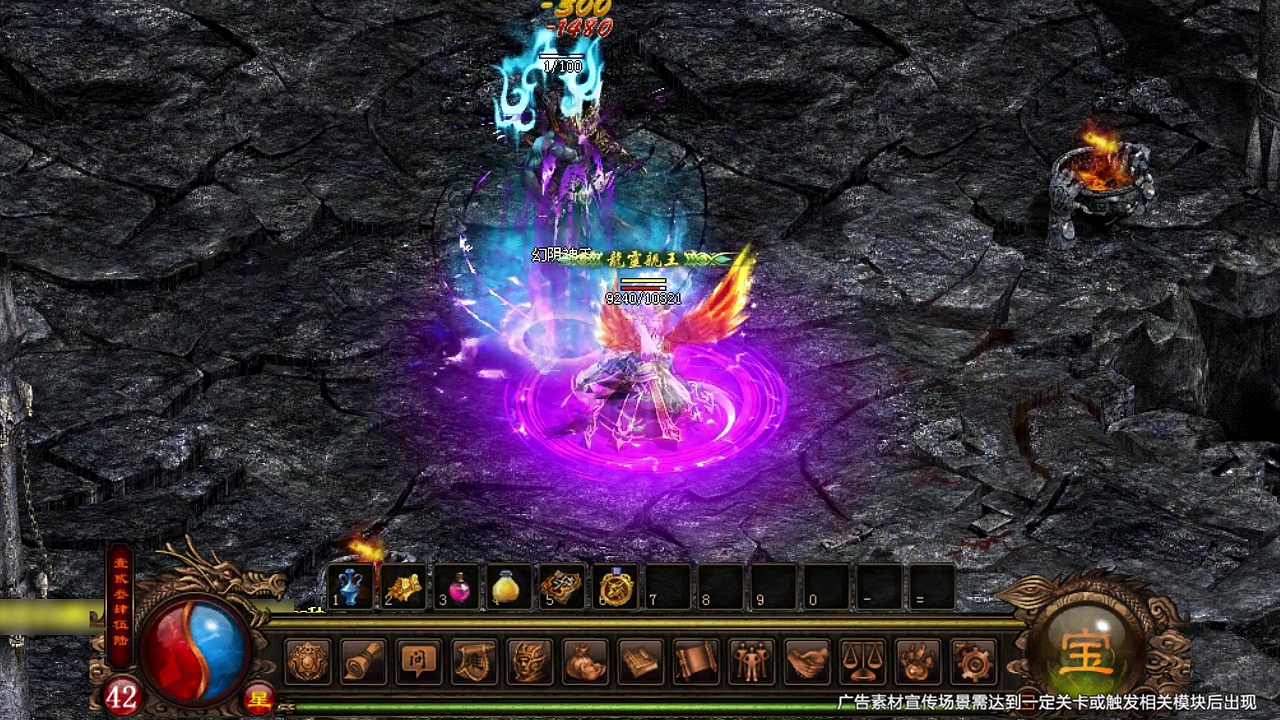Open the unrolled scroll quest button
This screenshot has width=1280, height=720.
(x=697, y=661)
